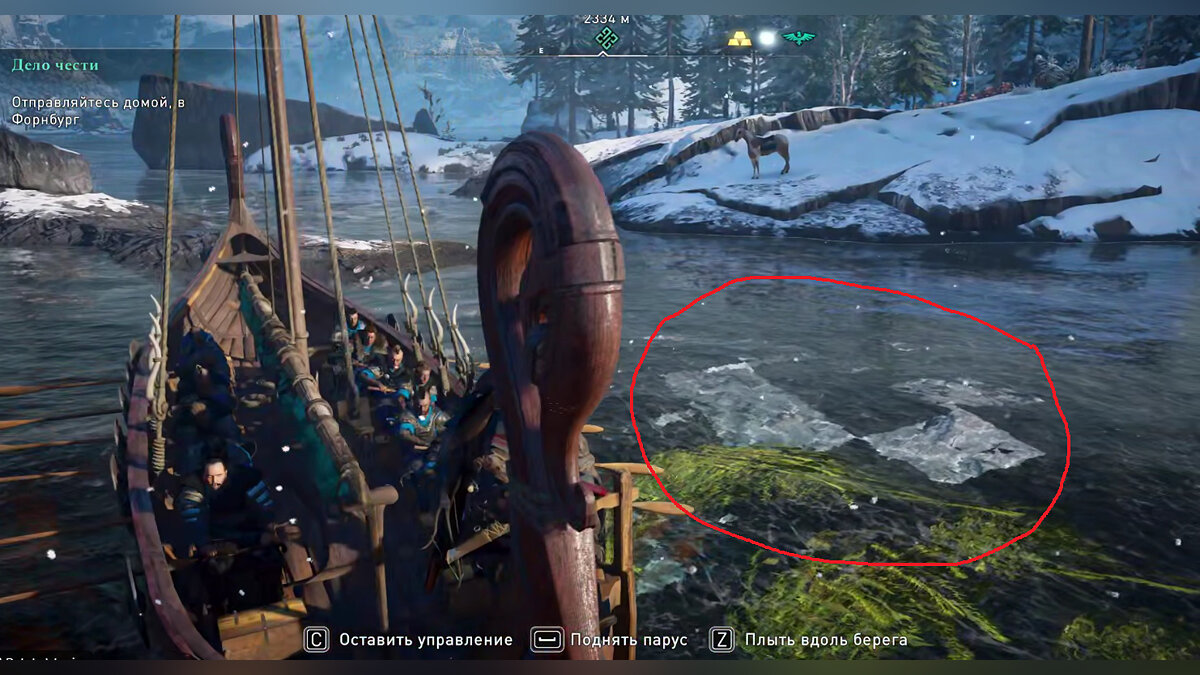Screen dimensions: 1200x675
Task: Click the green eagle compass marker
Action: 800,39
